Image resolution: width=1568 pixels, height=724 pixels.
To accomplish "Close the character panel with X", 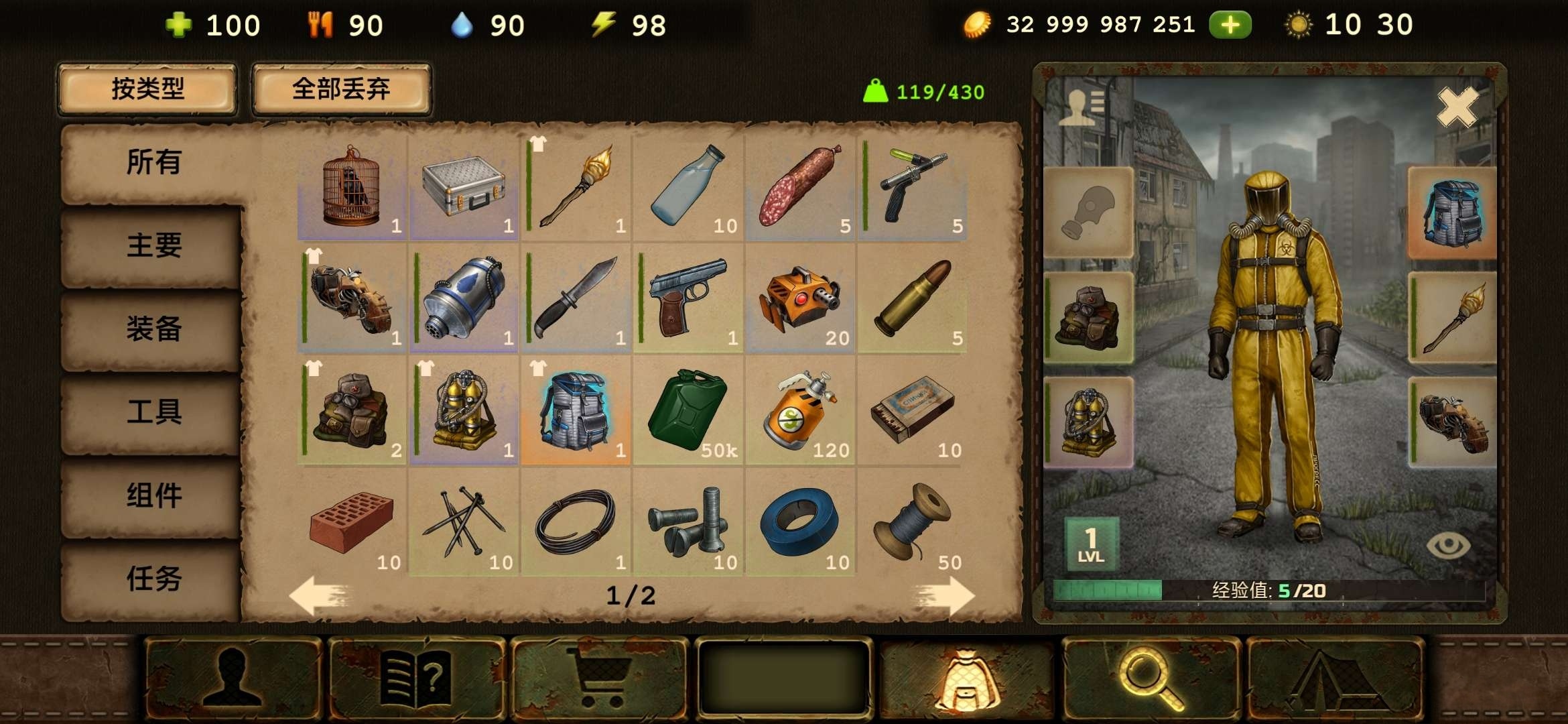I will (1457, 107).
